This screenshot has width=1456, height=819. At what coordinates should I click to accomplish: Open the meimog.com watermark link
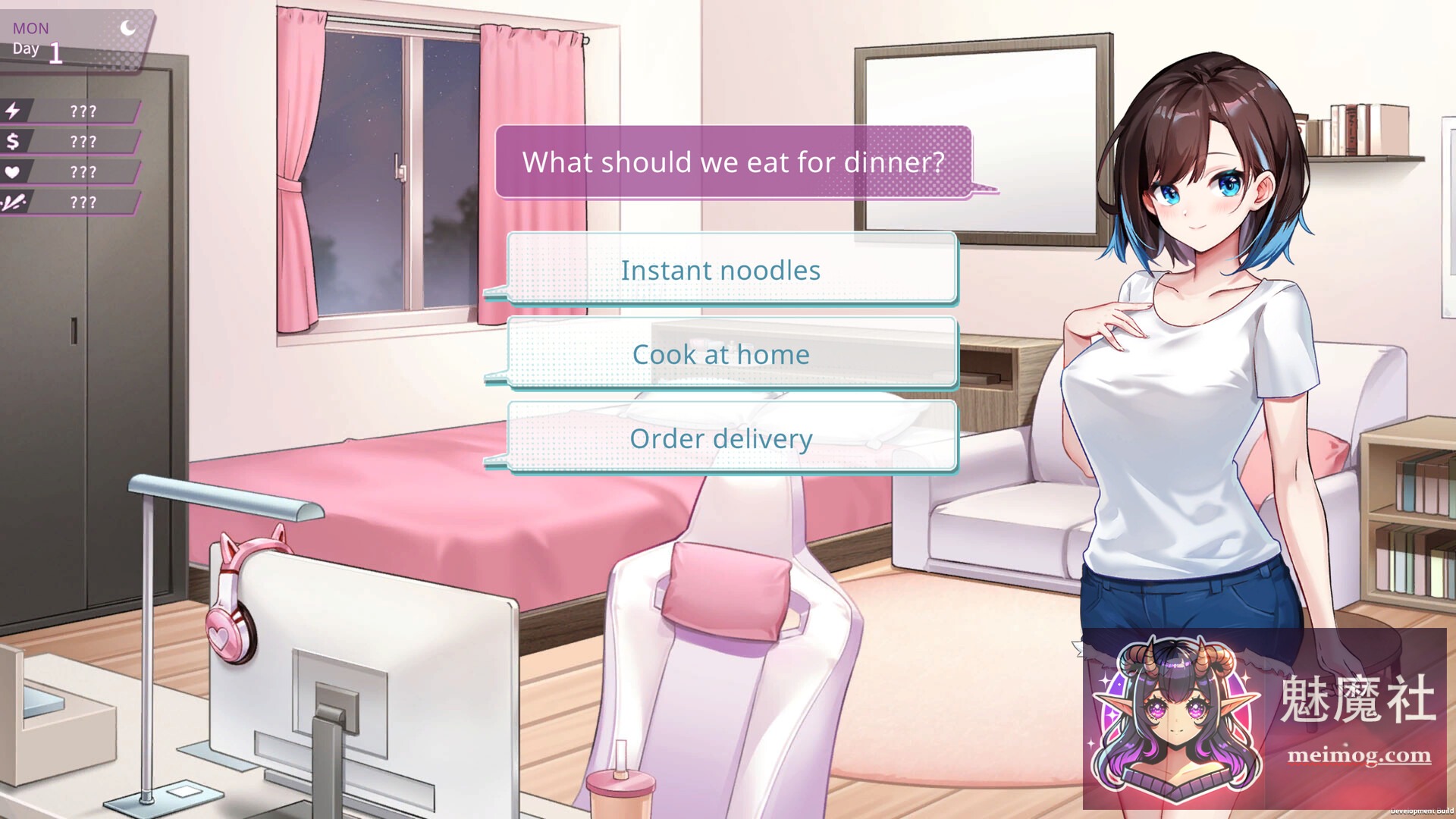(x=1359, y=755)
